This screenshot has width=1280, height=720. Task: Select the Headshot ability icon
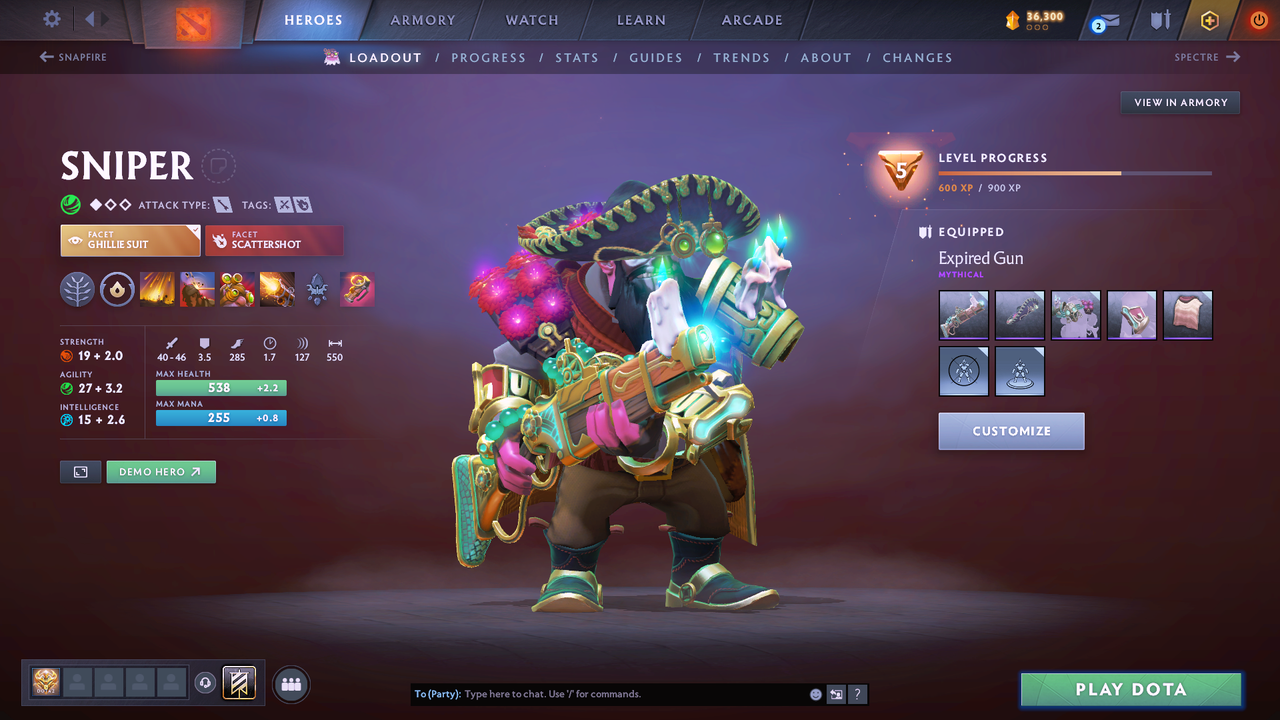197,290
